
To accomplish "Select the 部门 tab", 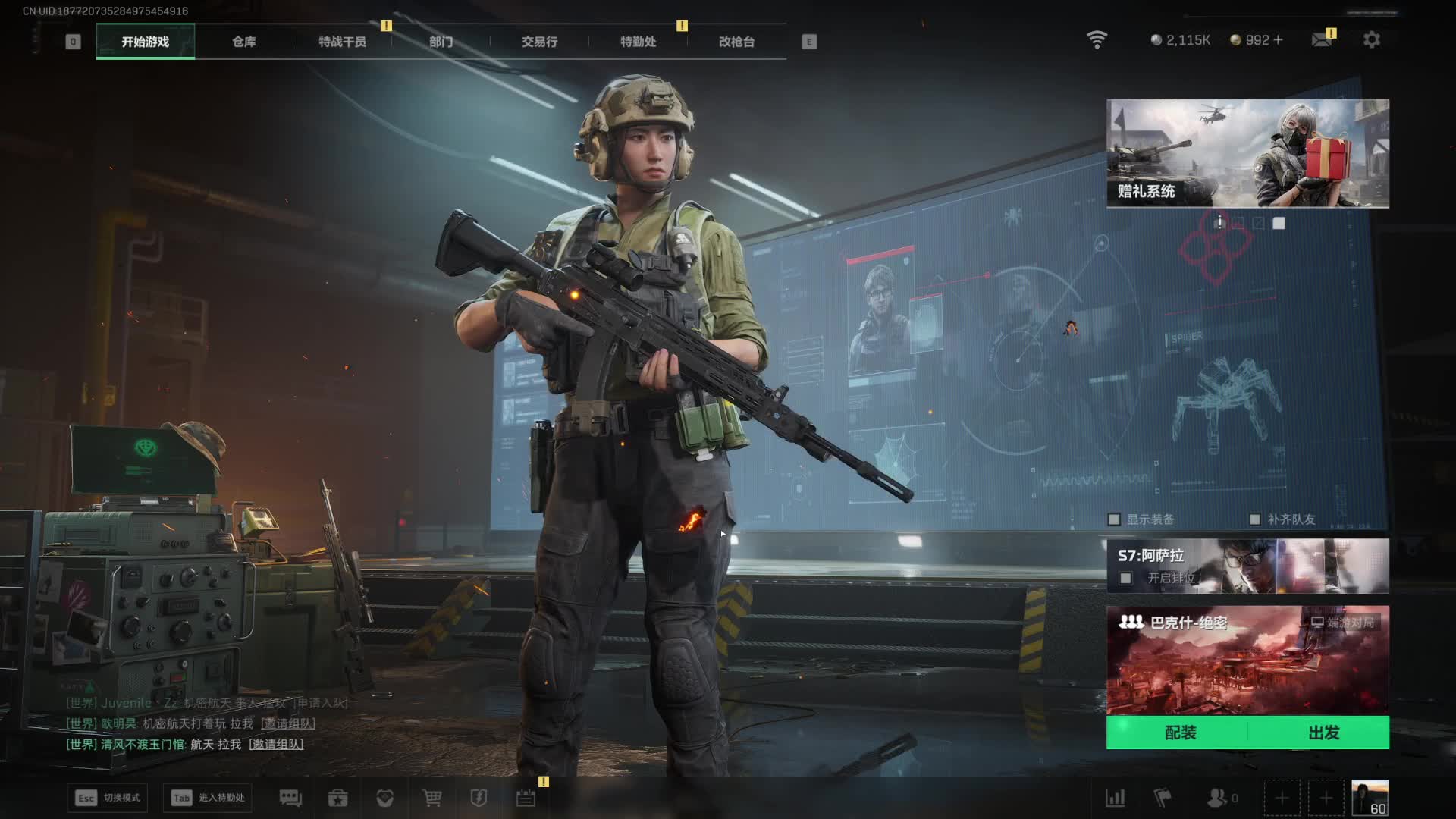I will (441, 42).
